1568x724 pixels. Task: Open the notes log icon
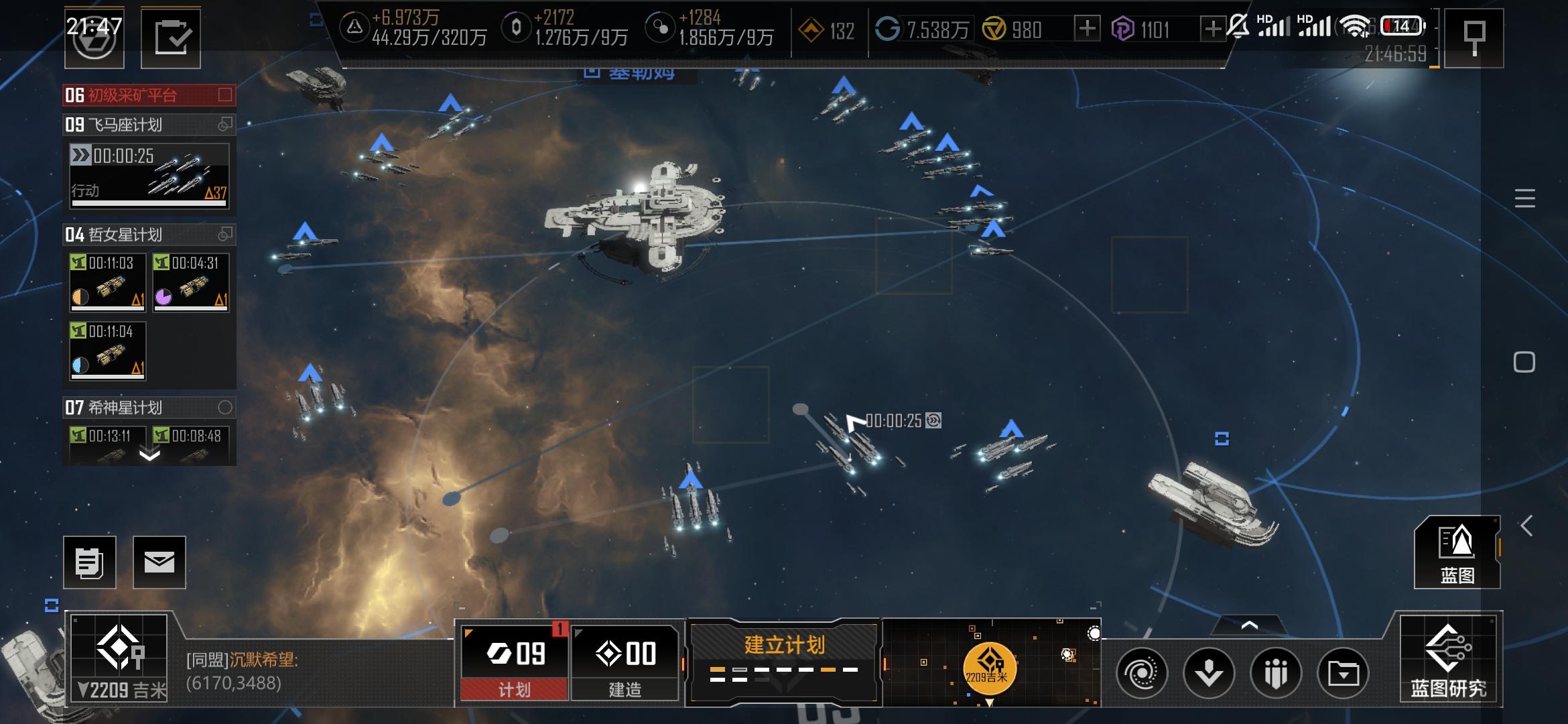(x=89, y=562)
